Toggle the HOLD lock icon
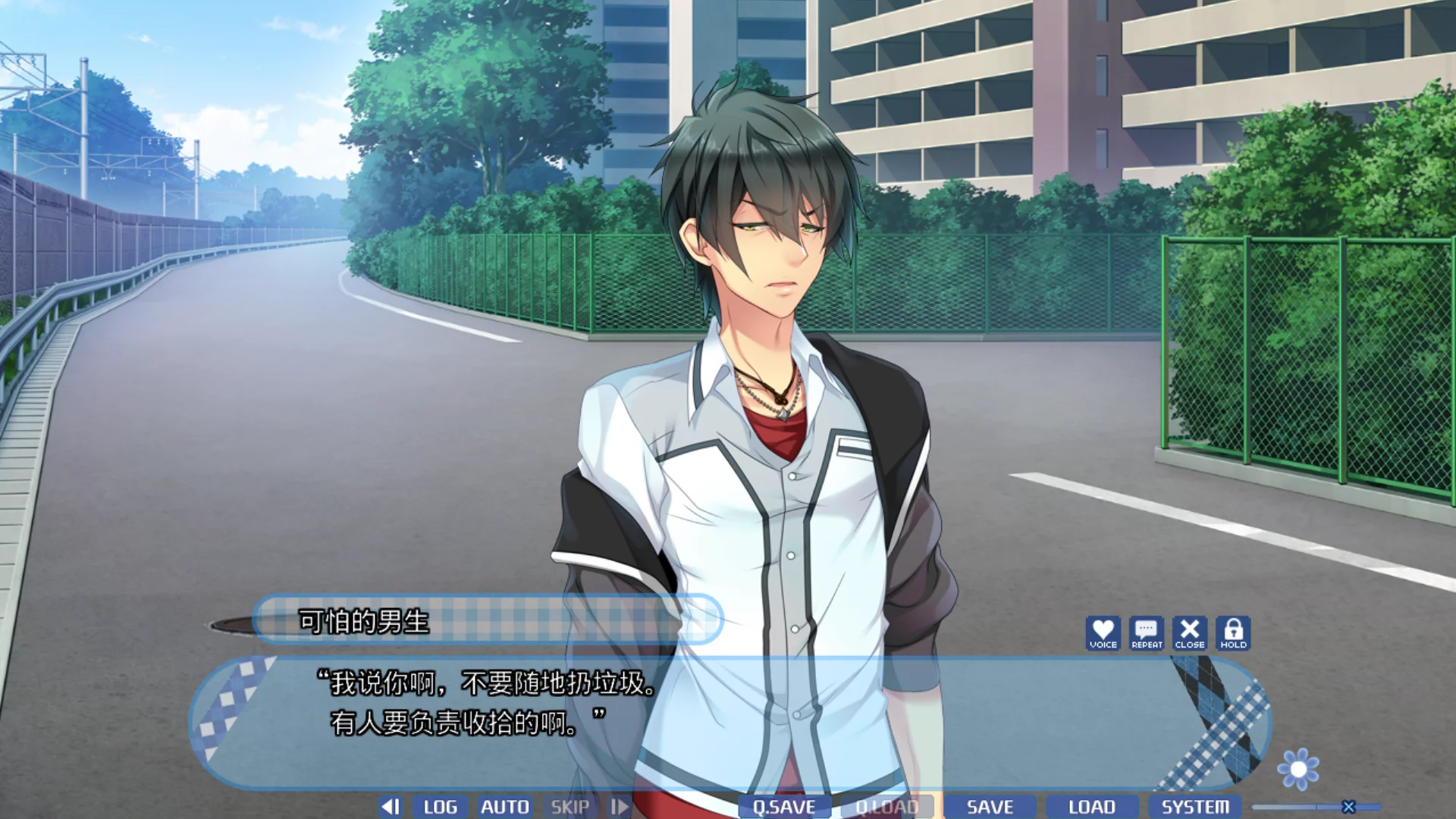Viewport: 1456px width, 819px height. [x=1233, y=633]
